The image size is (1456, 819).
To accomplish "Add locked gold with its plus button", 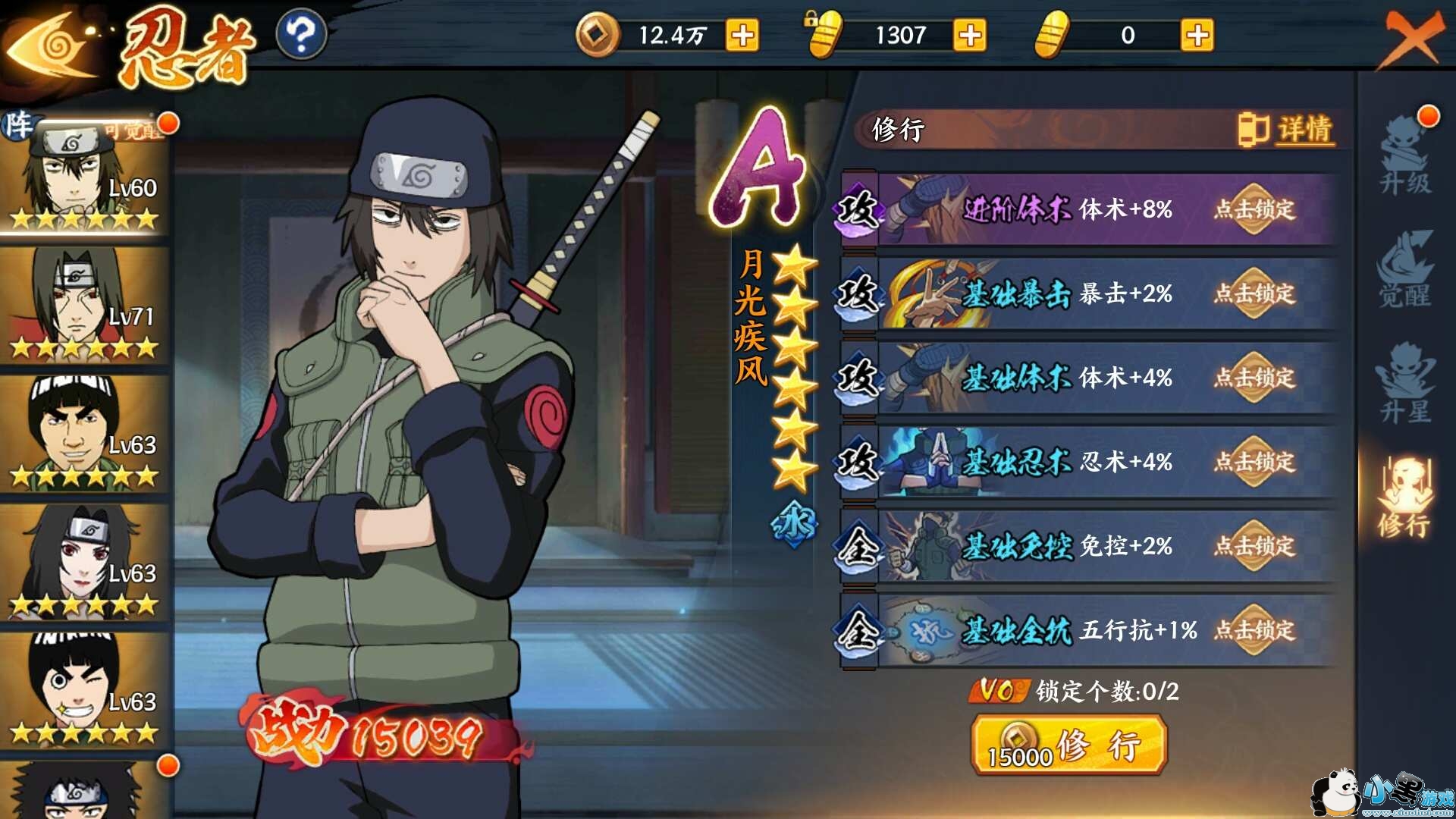I will (970, 36).
